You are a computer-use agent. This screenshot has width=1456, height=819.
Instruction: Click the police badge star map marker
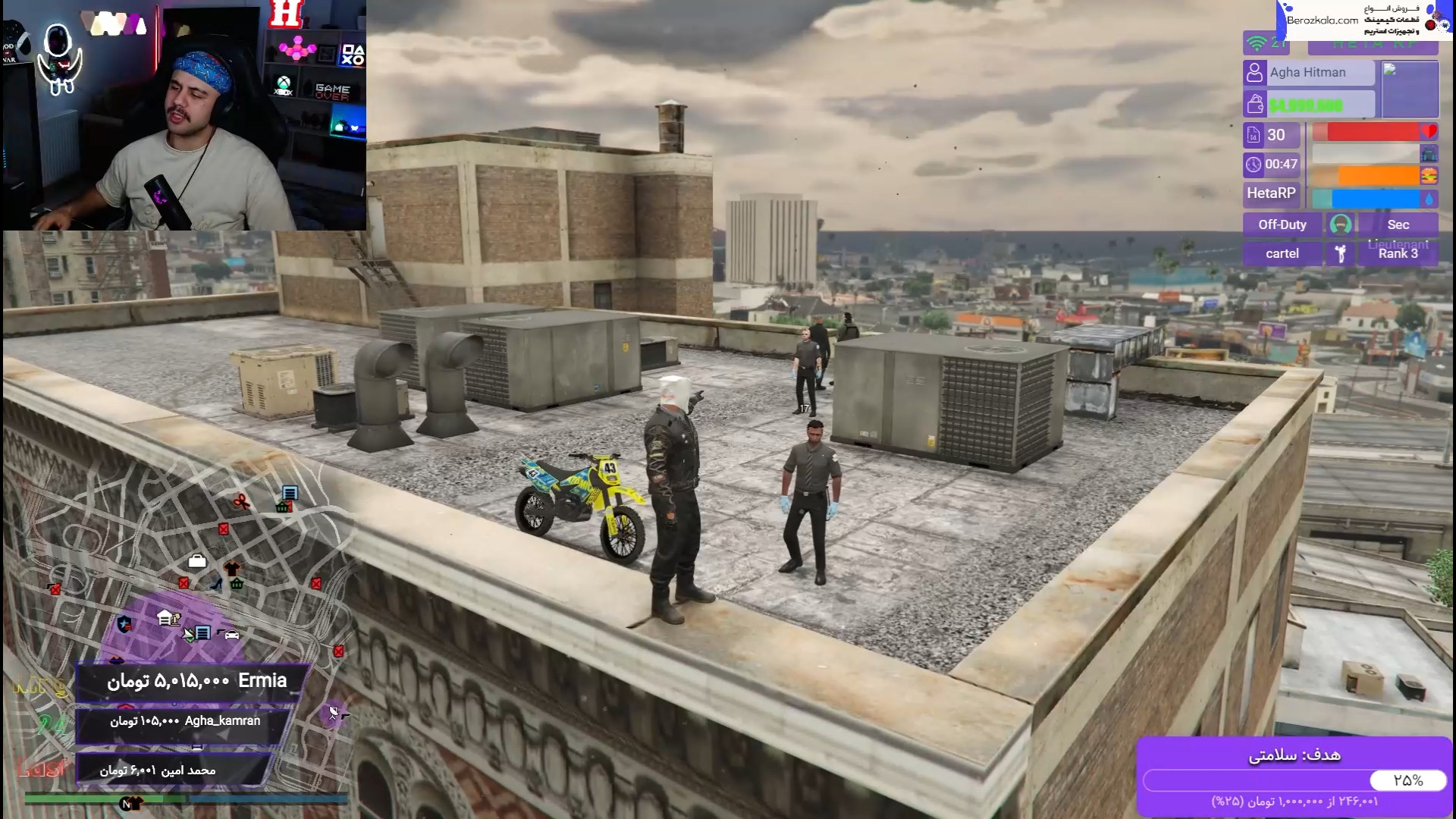[124, 624]
